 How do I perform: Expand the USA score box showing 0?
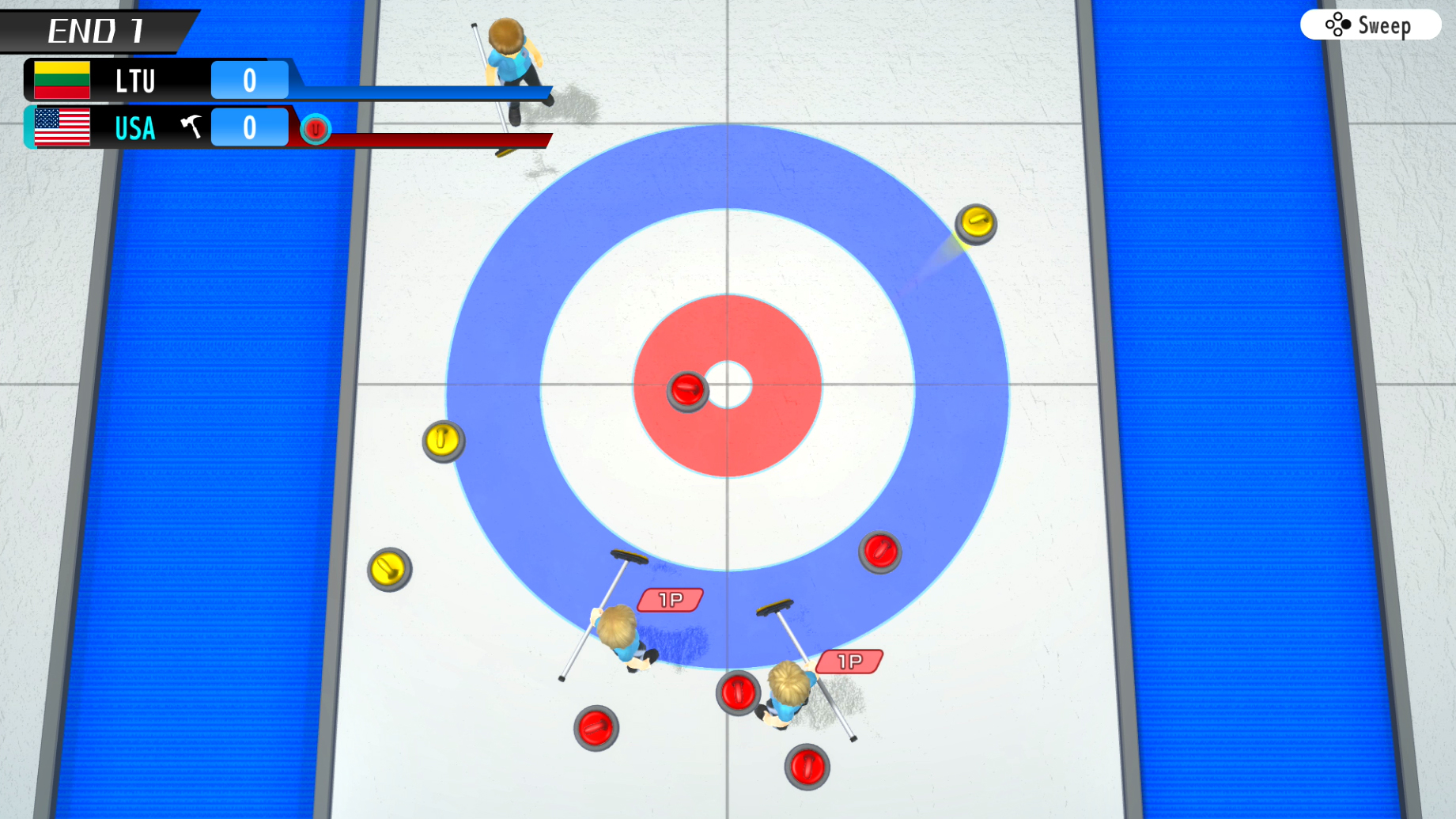point(249,126)
